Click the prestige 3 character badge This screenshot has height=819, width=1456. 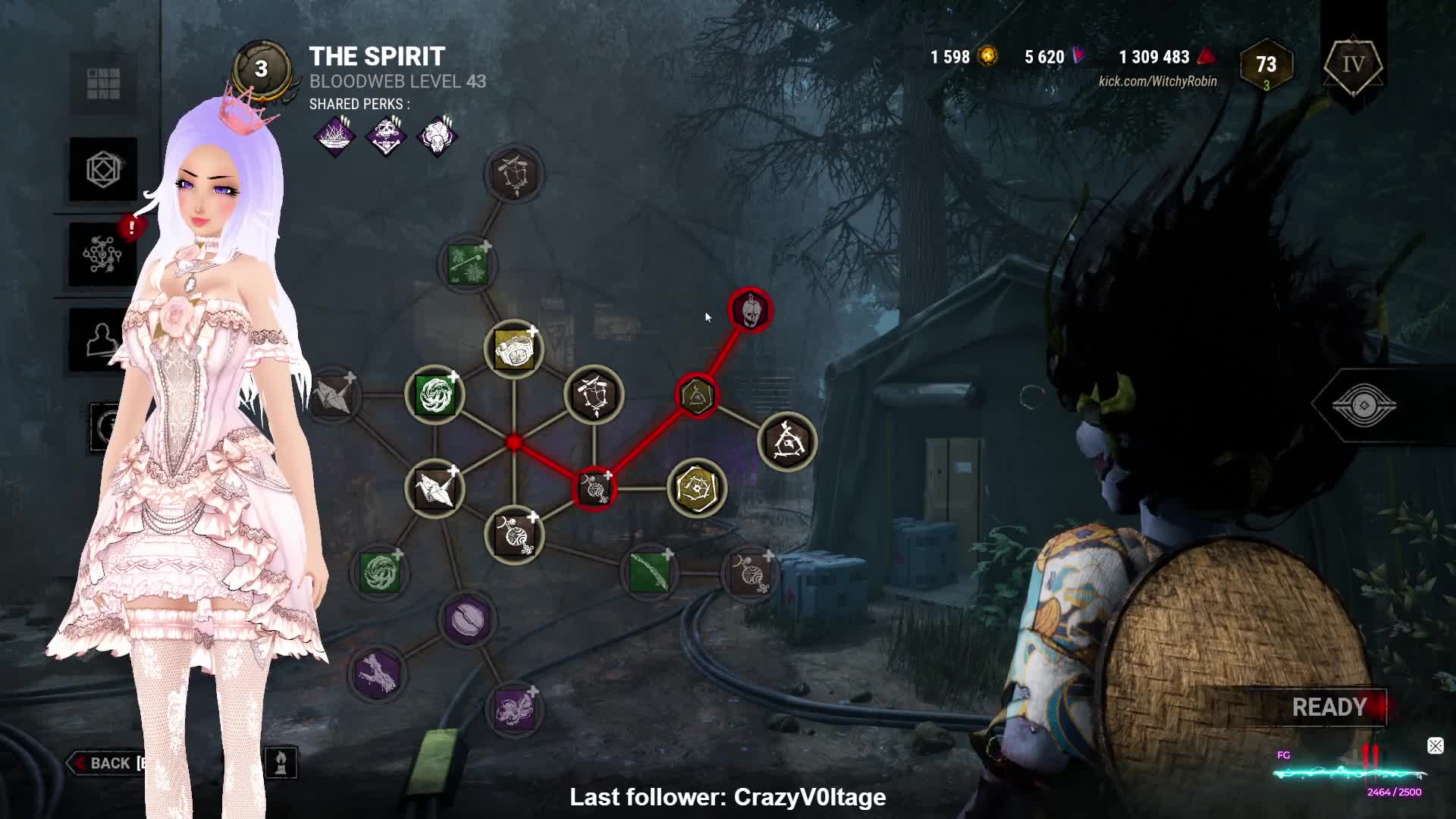tap(261, 69)
